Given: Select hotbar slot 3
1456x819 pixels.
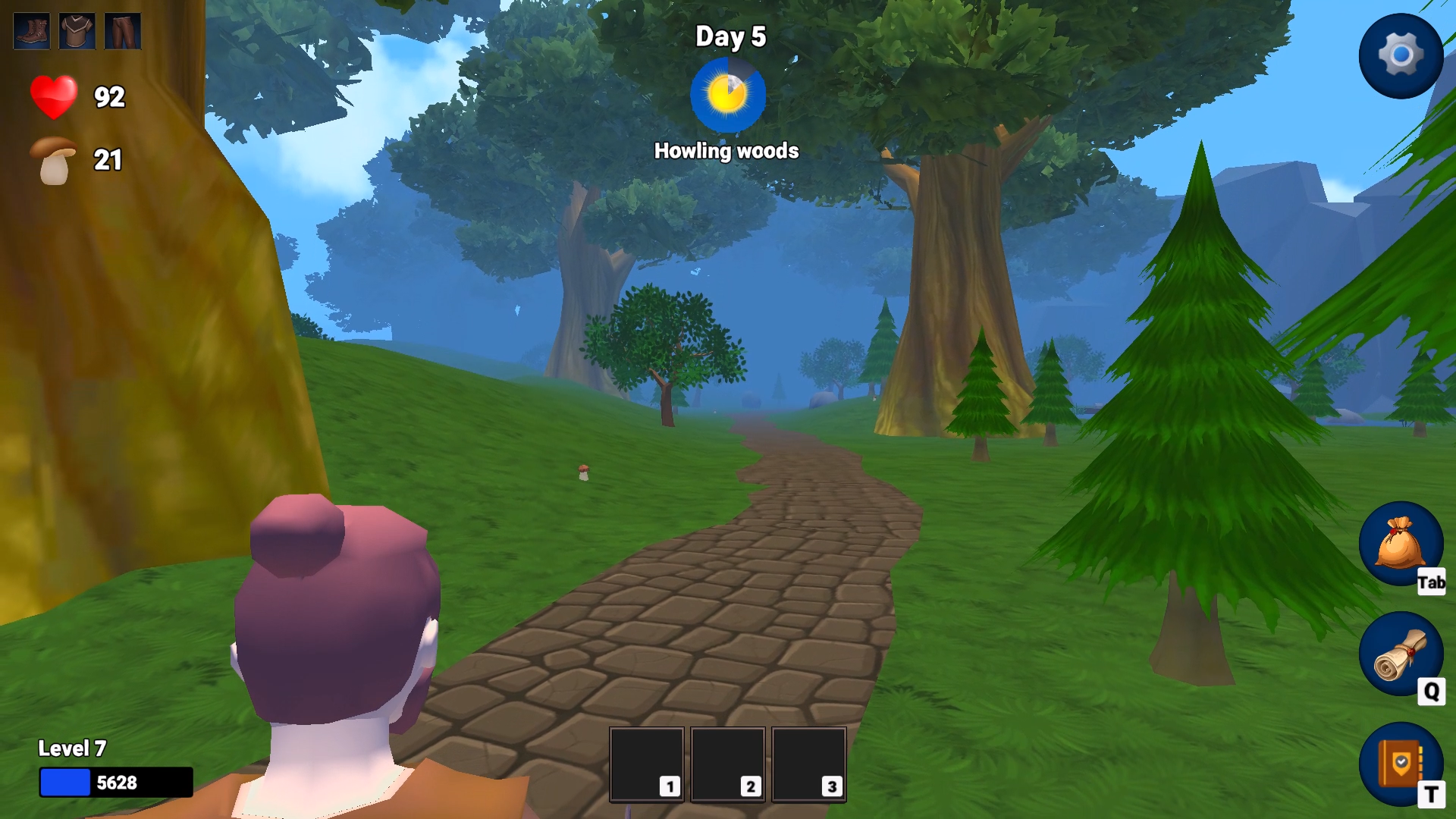Looking at the screenshot, I should pos(808,764).
